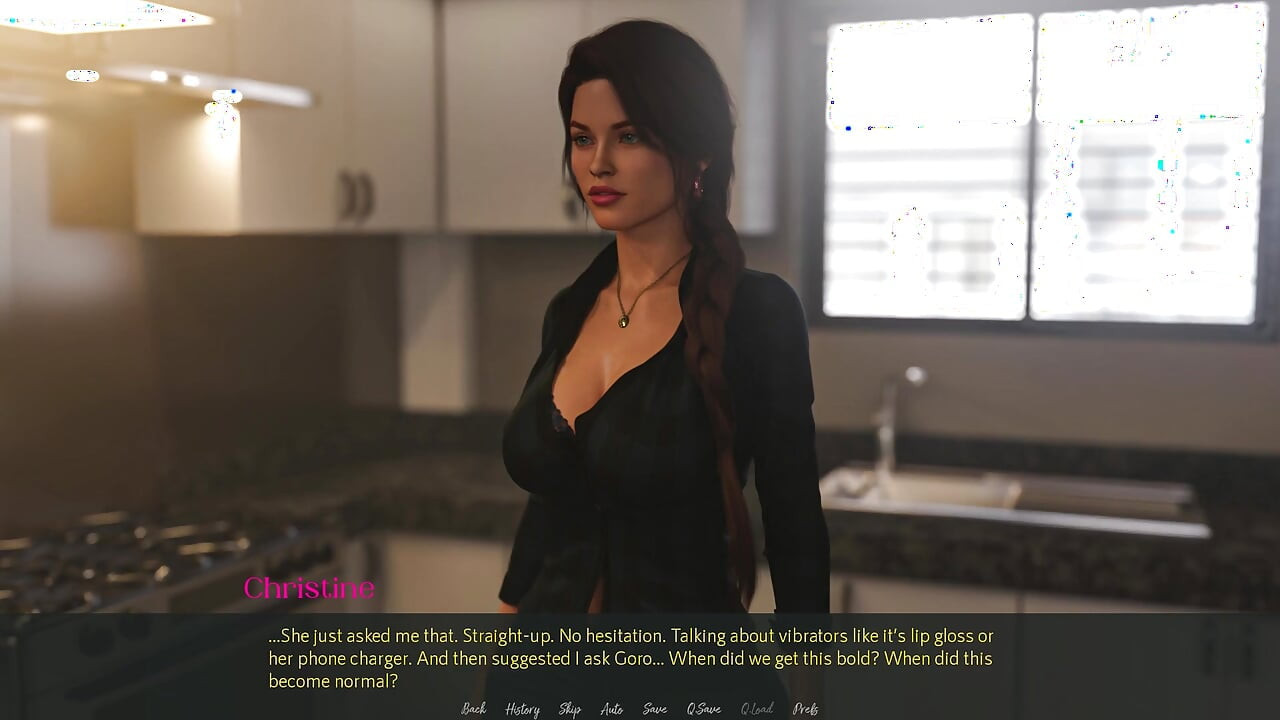Perform a Q.Save quick save
The height and width of the screenshot is (720, 1280).
[x=703, y=708]
